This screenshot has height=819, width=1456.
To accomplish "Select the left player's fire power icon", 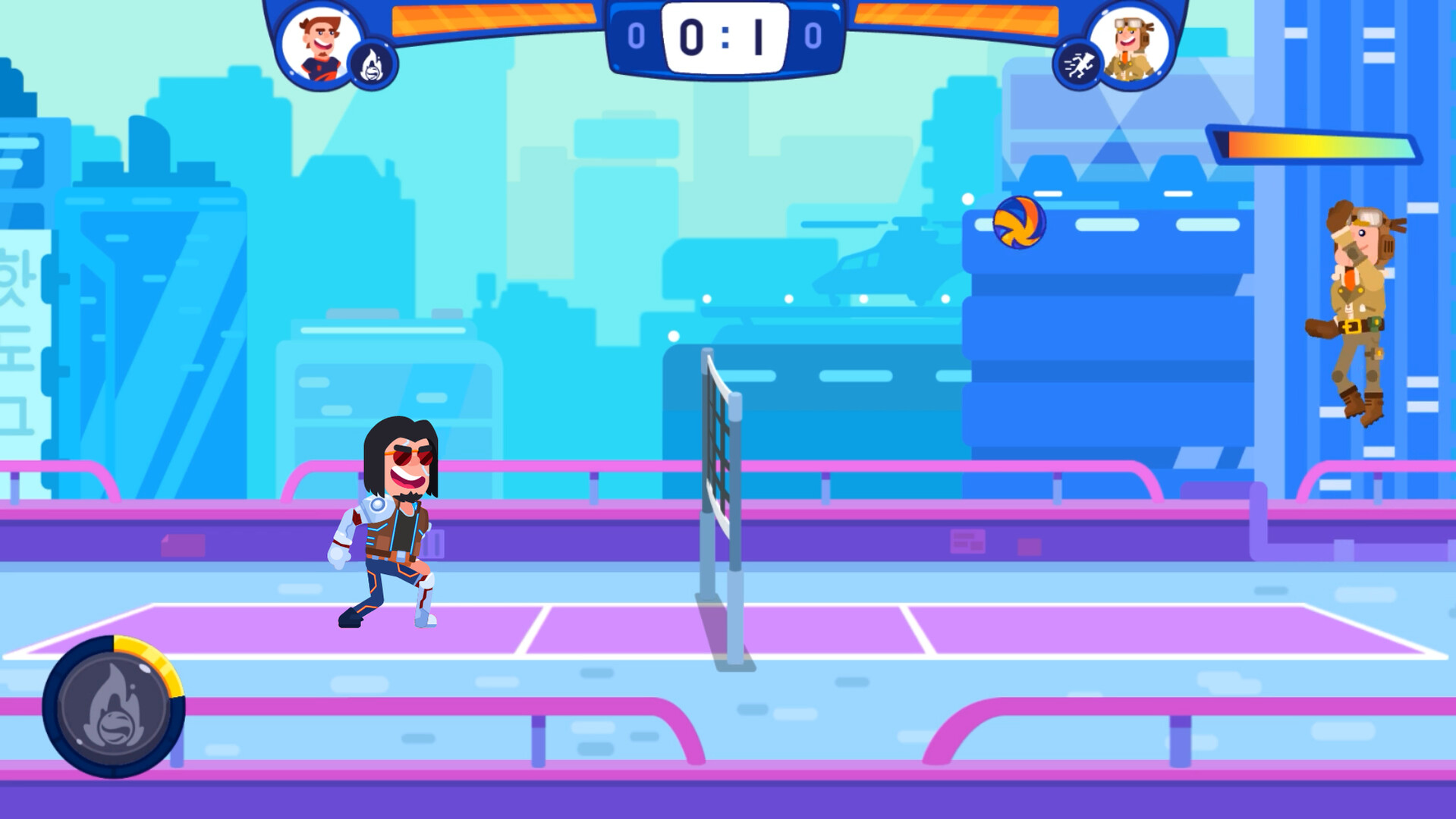I will tap(372, 62).
